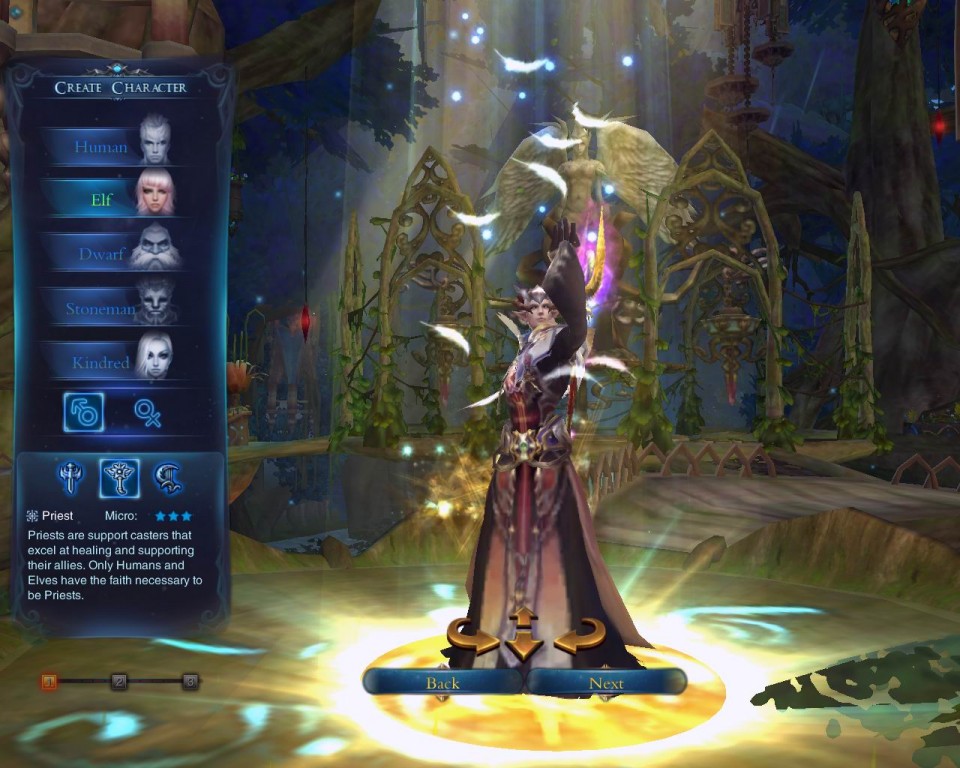The image size is (960, 768).
Task: Select step 1 on the progress slider
Action: tap(49, 682)
